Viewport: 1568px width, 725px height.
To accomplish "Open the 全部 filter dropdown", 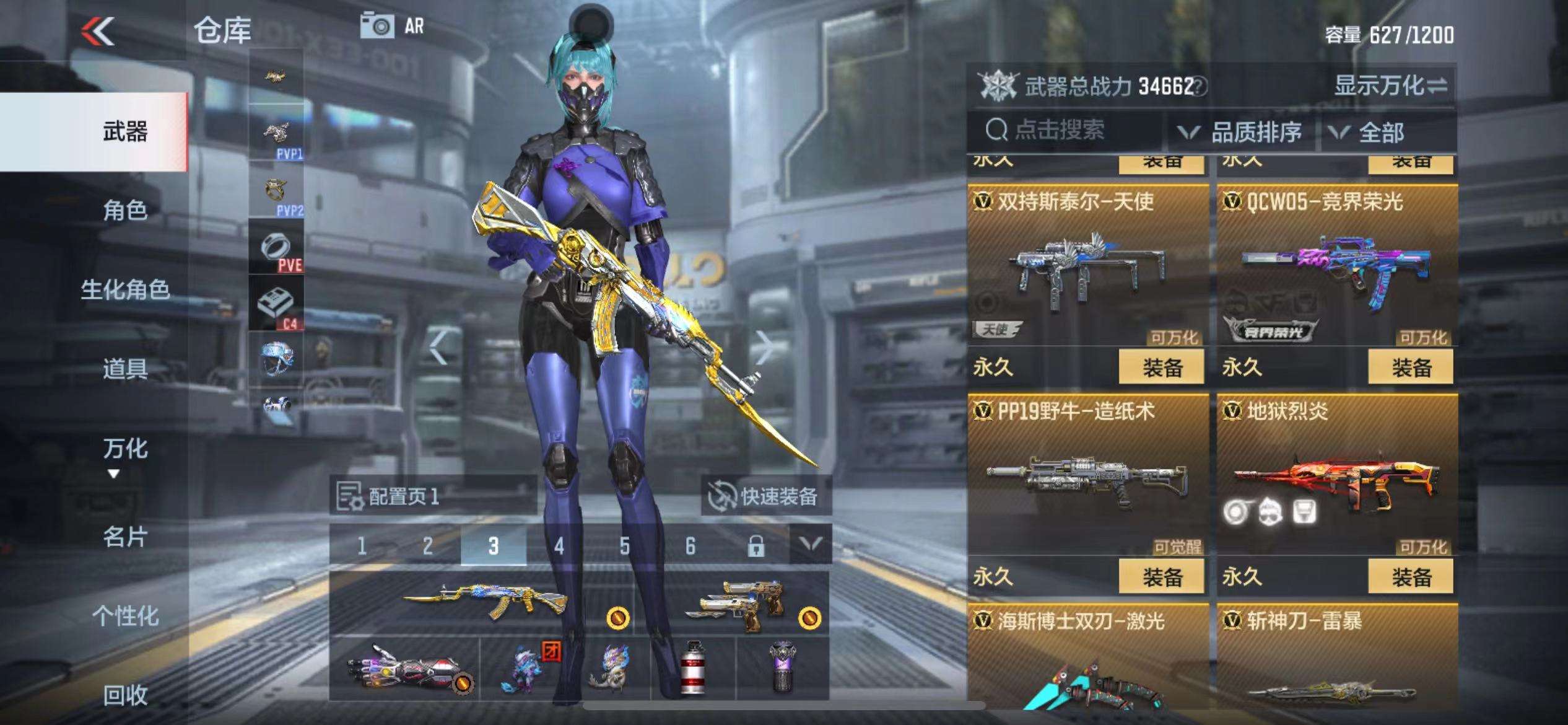I will coord(1367,132).
